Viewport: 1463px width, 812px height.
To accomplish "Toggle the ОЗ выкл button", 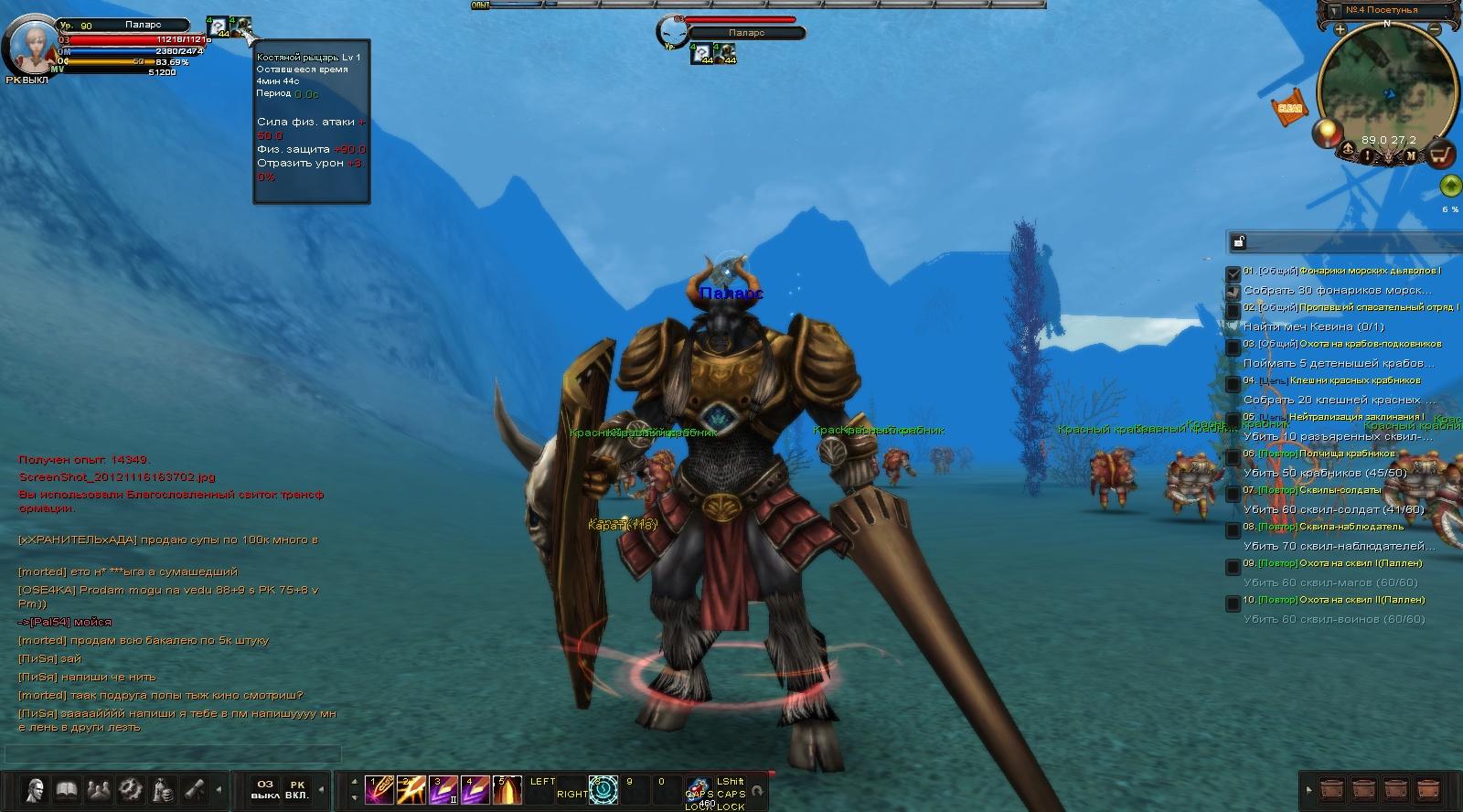I will click(x=265, y=790).
